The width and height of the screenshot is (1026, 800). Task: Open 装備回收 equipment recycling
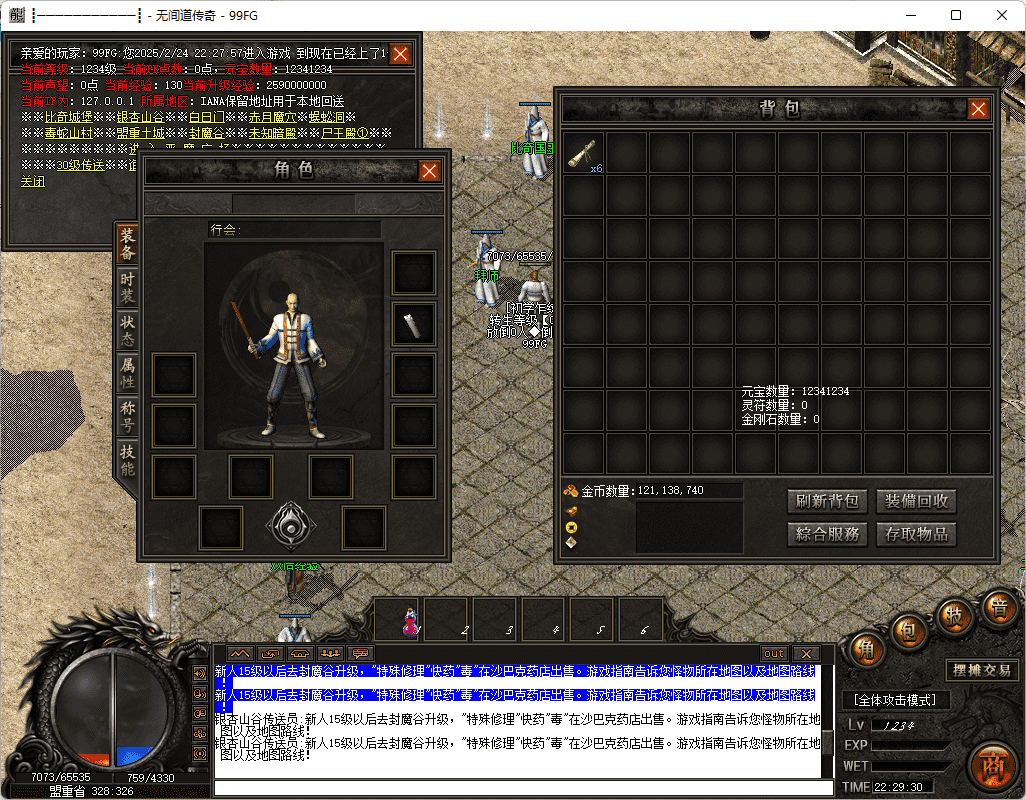click(x=916, y=501)
